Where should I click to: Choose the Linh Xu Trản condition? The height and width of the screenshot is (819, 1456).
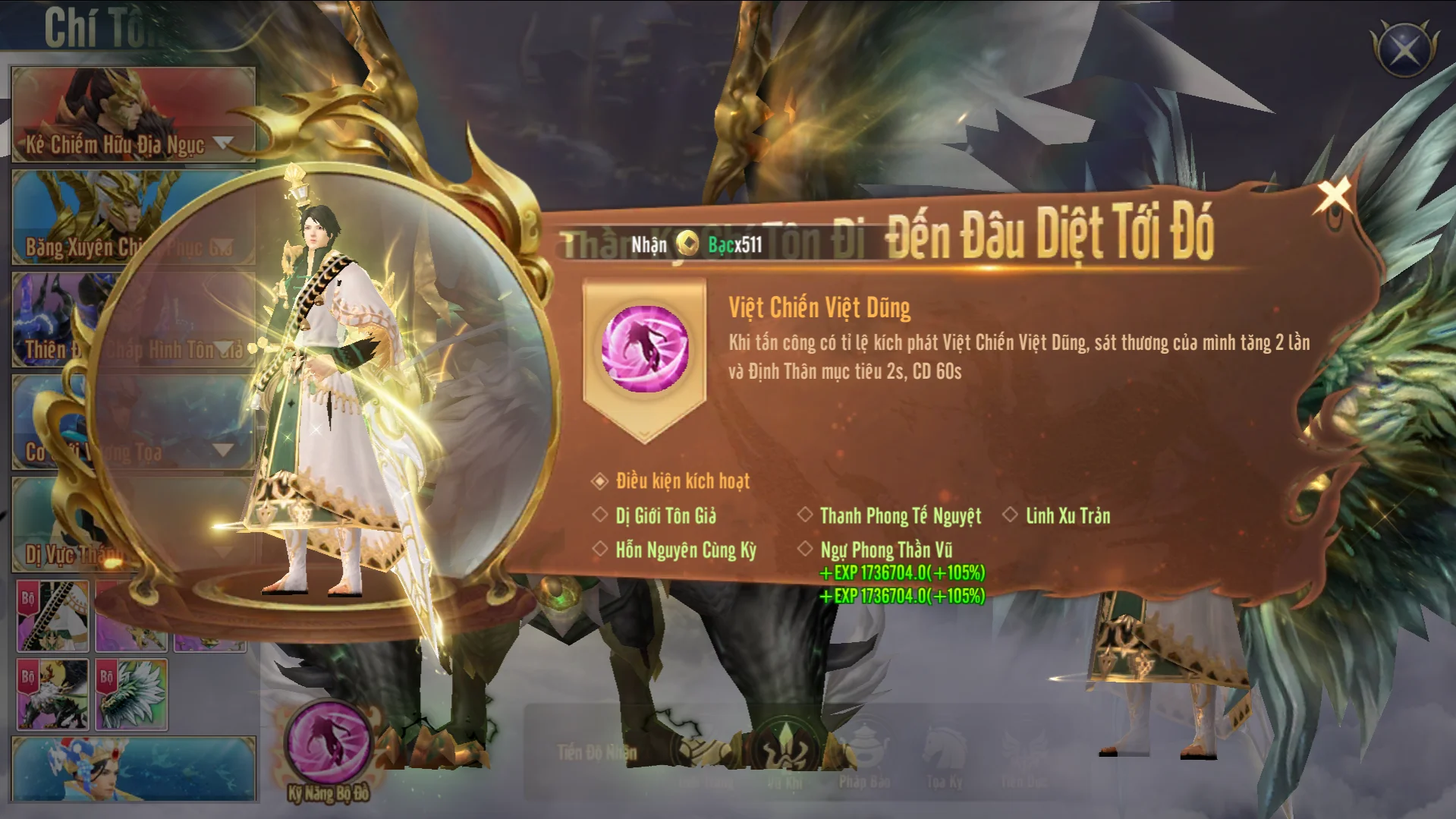click(x=1067, y=516)
